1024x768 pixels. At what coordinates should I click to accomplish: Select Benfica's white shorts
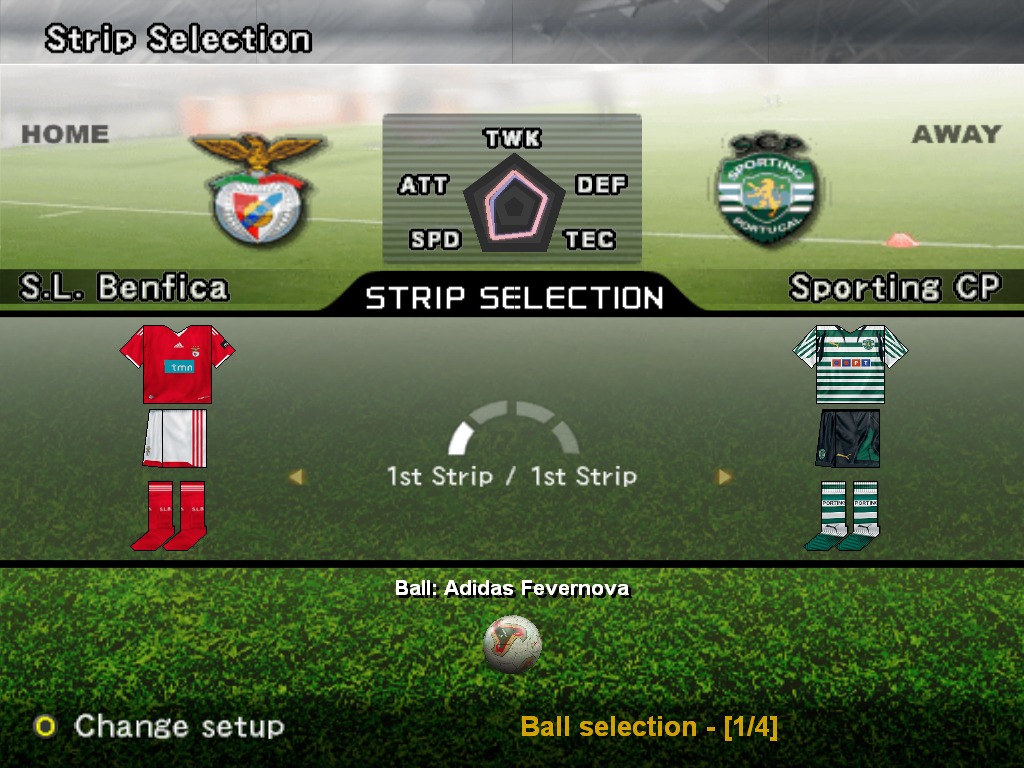click(x=175, y=438)
